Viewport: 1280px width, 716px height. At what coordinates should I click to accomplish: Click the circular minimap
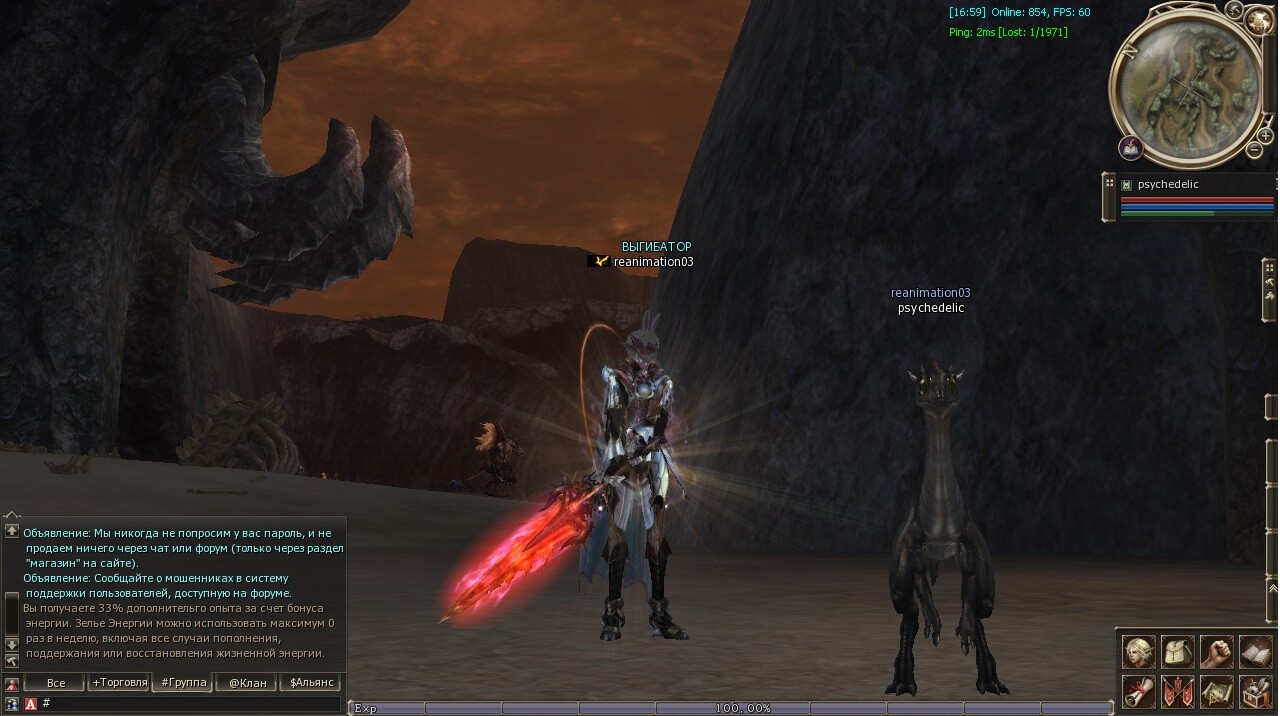click(x=1187, y=92)
